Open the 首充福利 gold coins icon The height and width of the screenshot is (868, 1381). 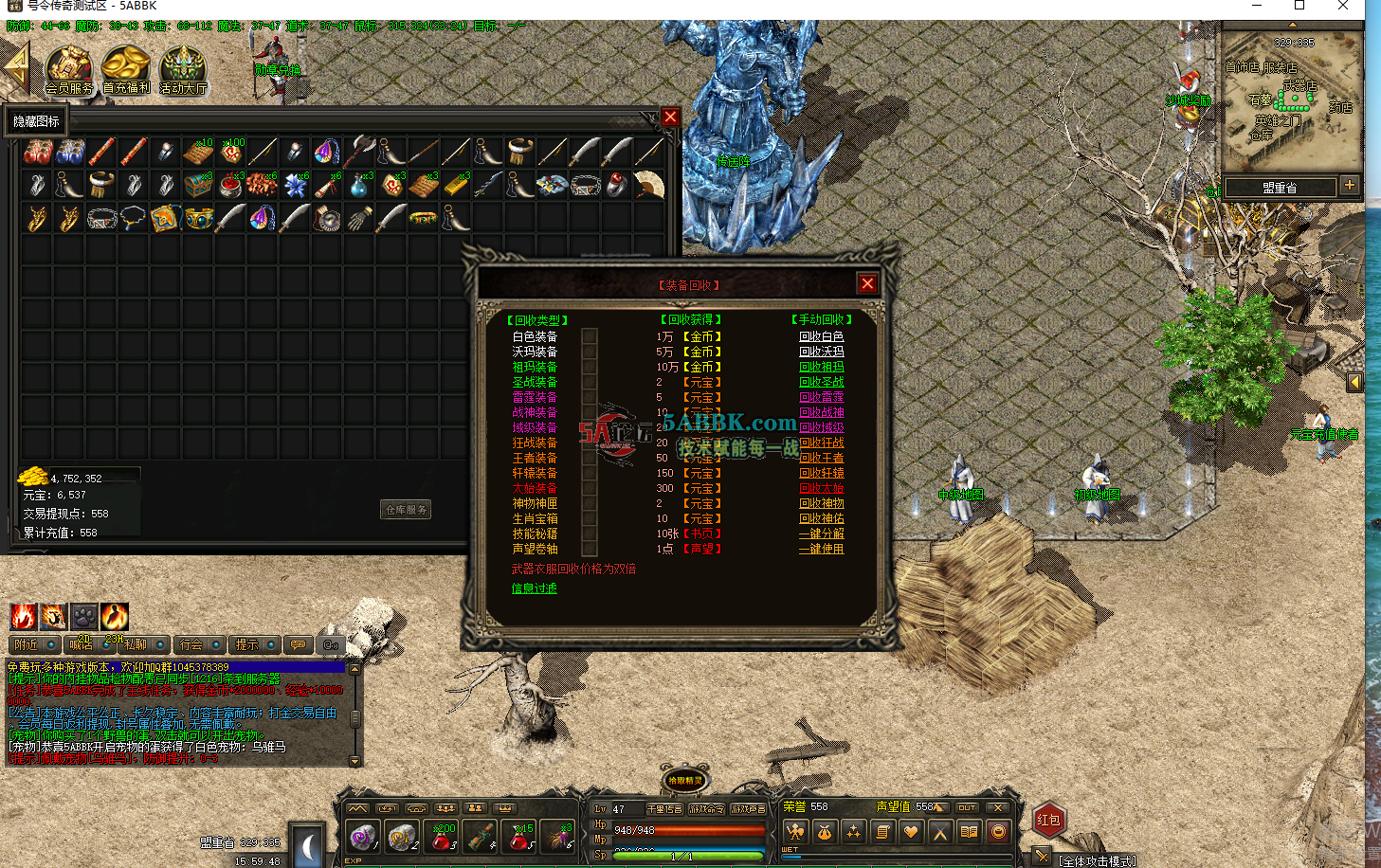[x=124, y=68]
